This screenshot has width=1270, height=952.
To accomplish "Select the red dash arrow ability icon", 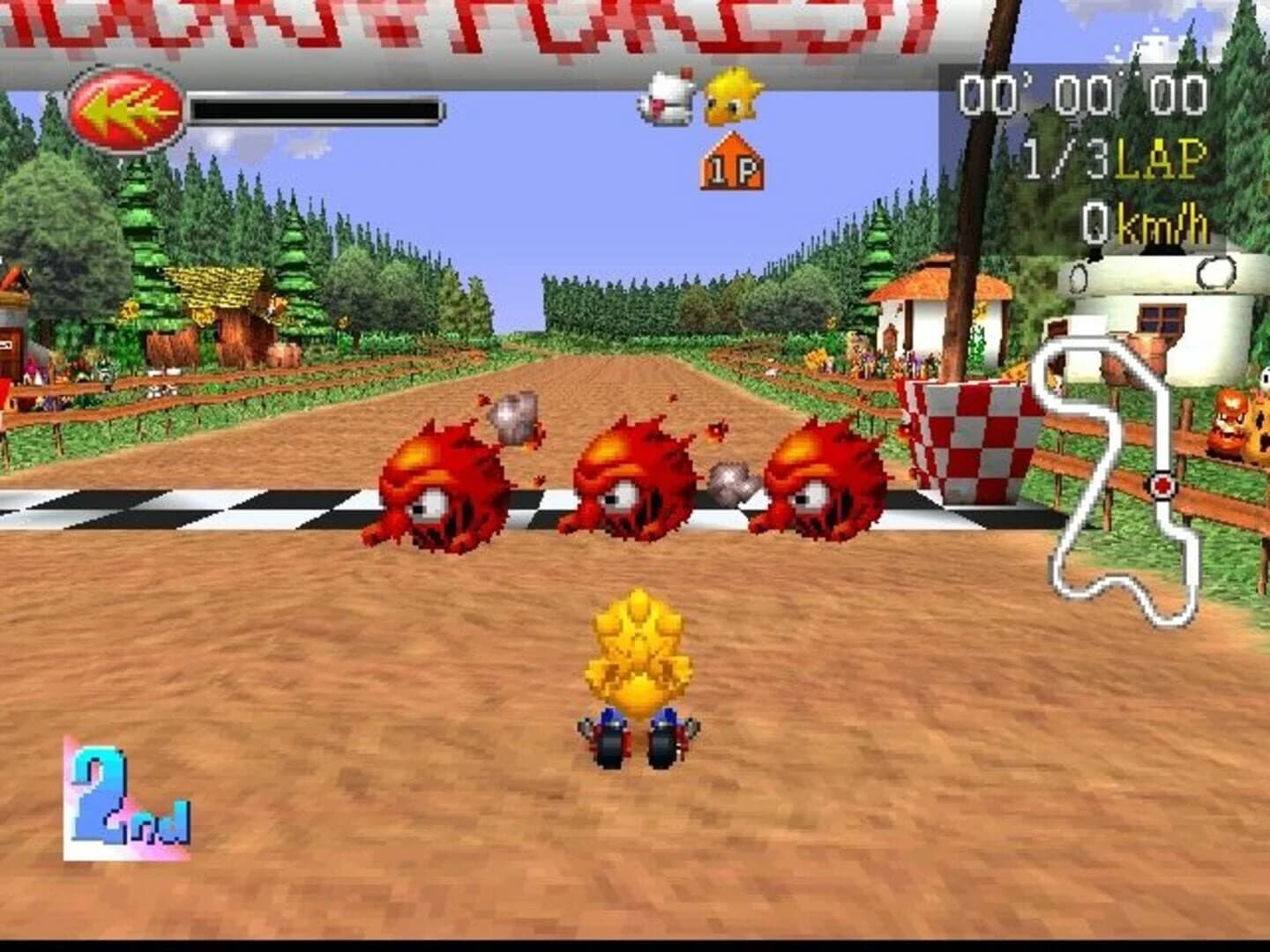I will coord(123,106).
